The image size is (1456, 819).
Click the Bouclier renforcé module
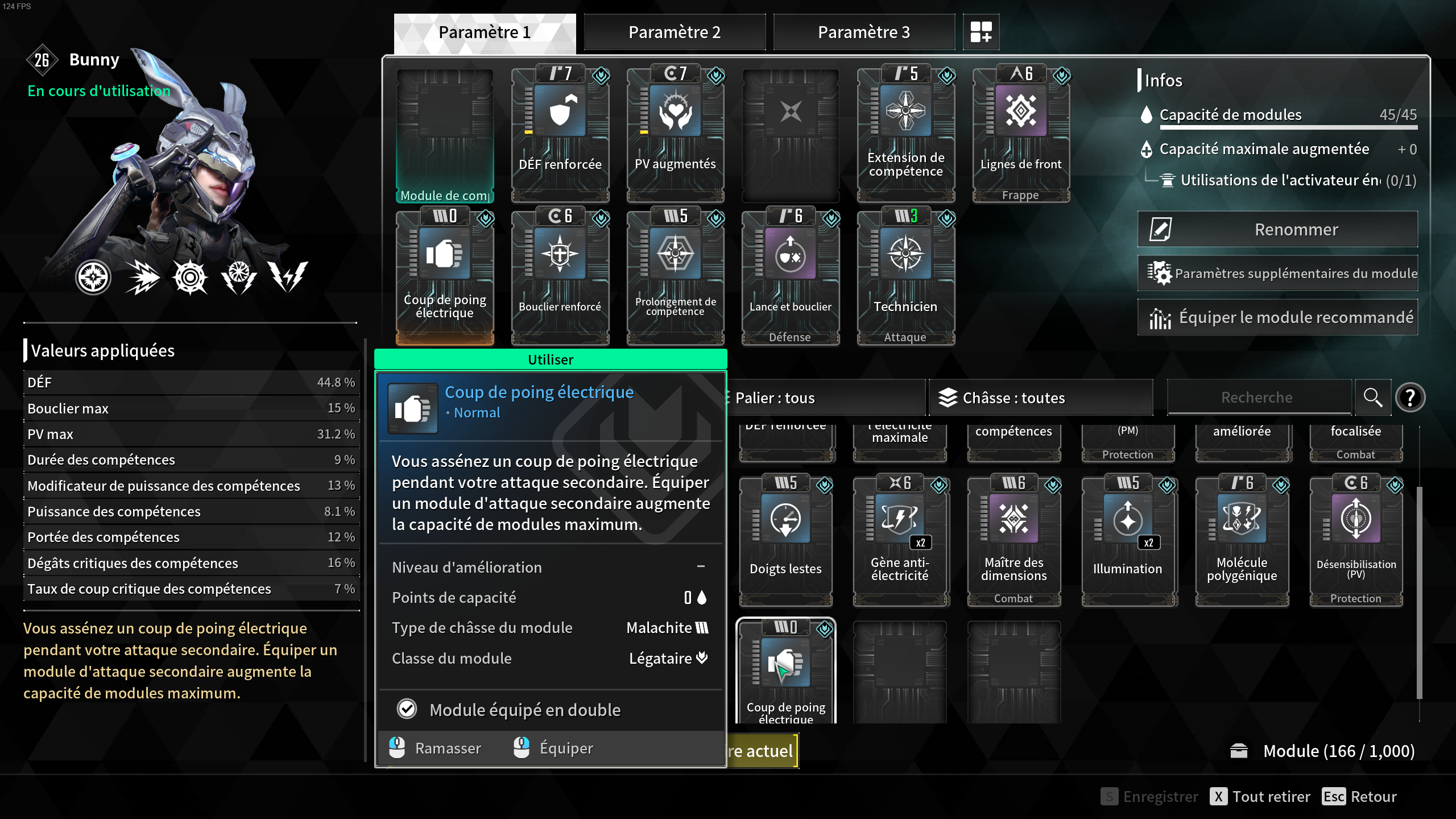click(560, 273)
